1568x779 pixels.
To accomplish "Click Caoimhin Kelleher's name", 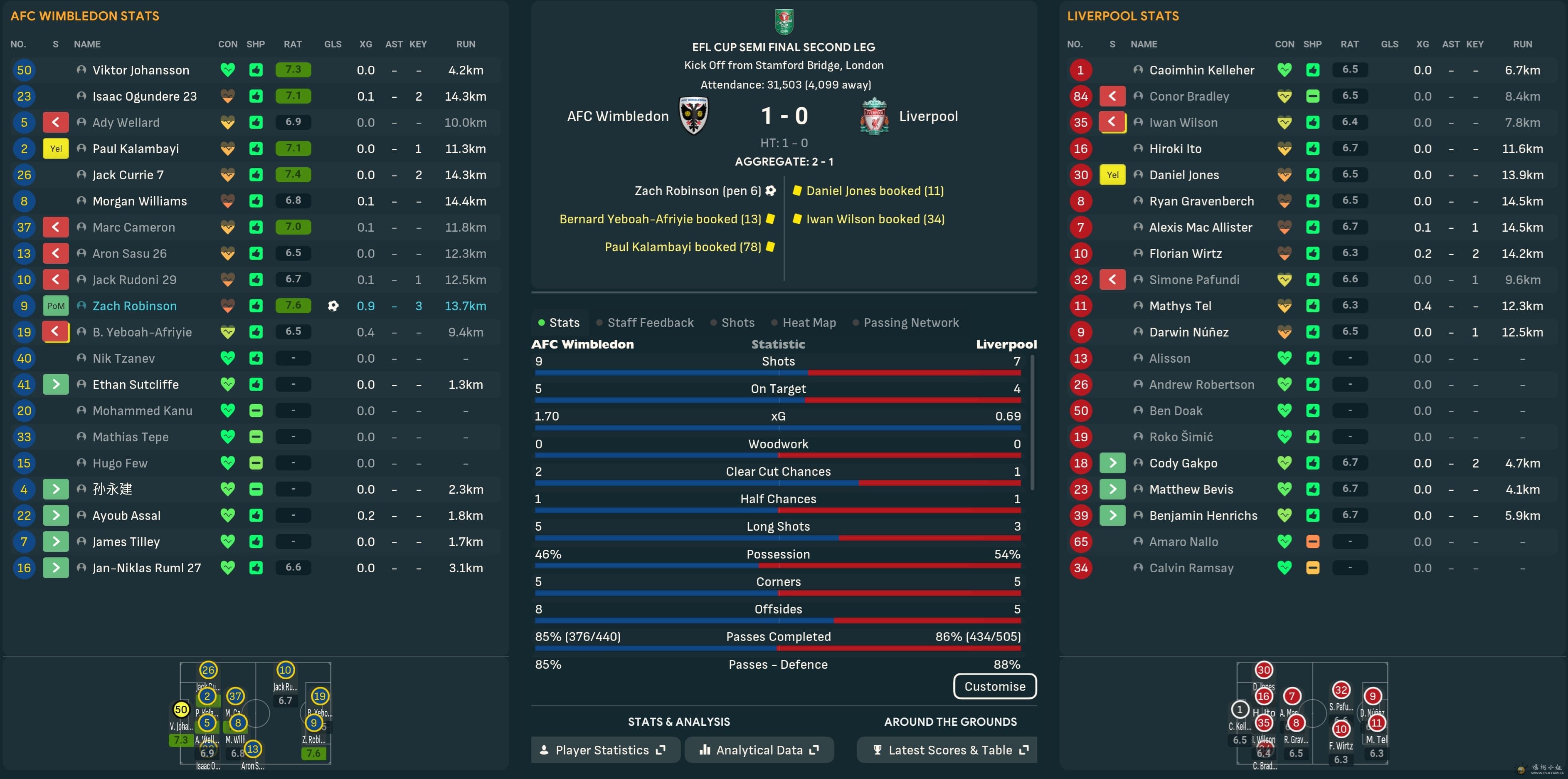I will pos(1201,70).
